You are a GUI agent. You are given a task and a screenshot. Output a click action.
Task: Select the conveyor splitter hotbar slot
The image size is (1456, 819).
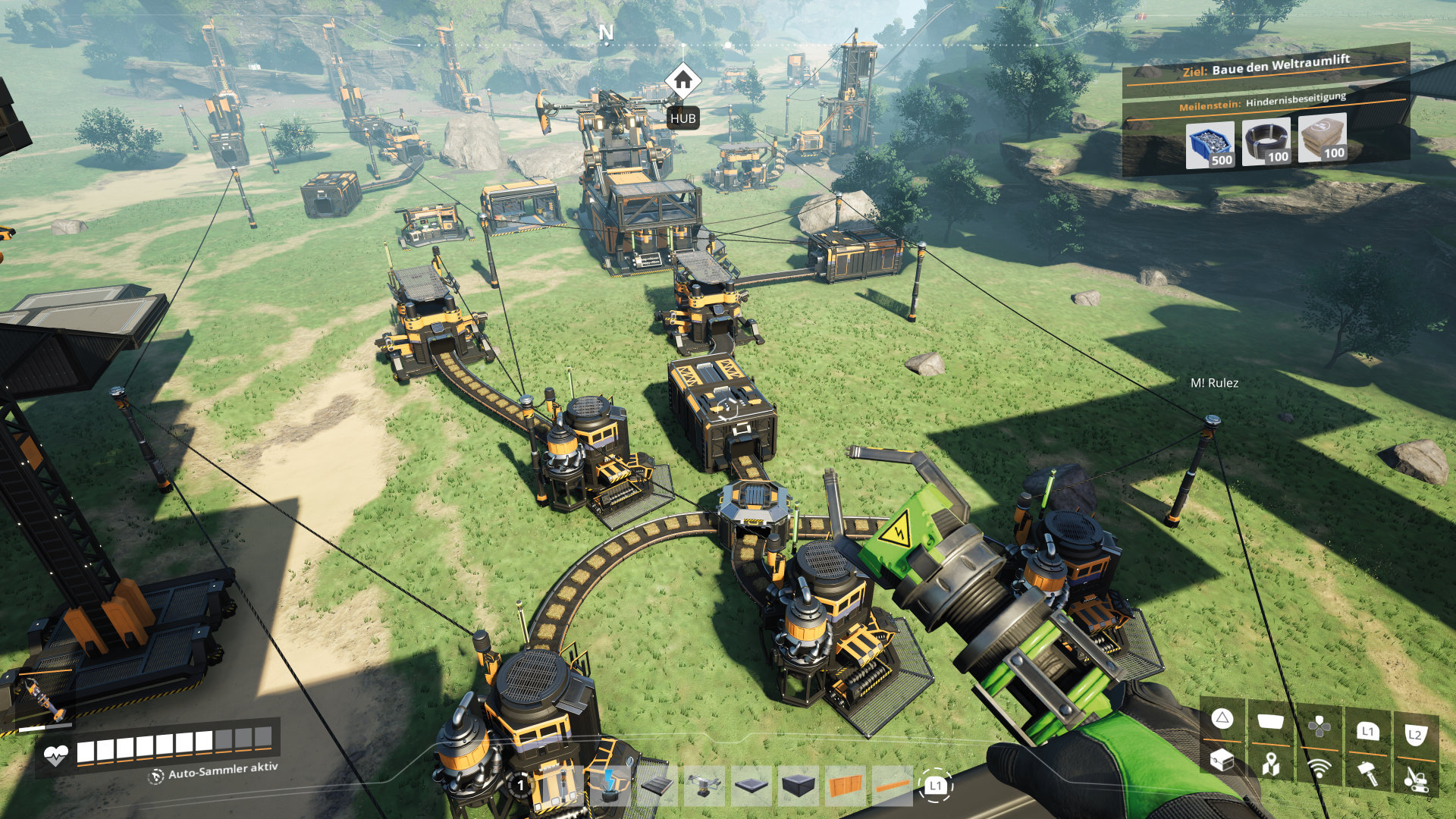coord(704,786)
